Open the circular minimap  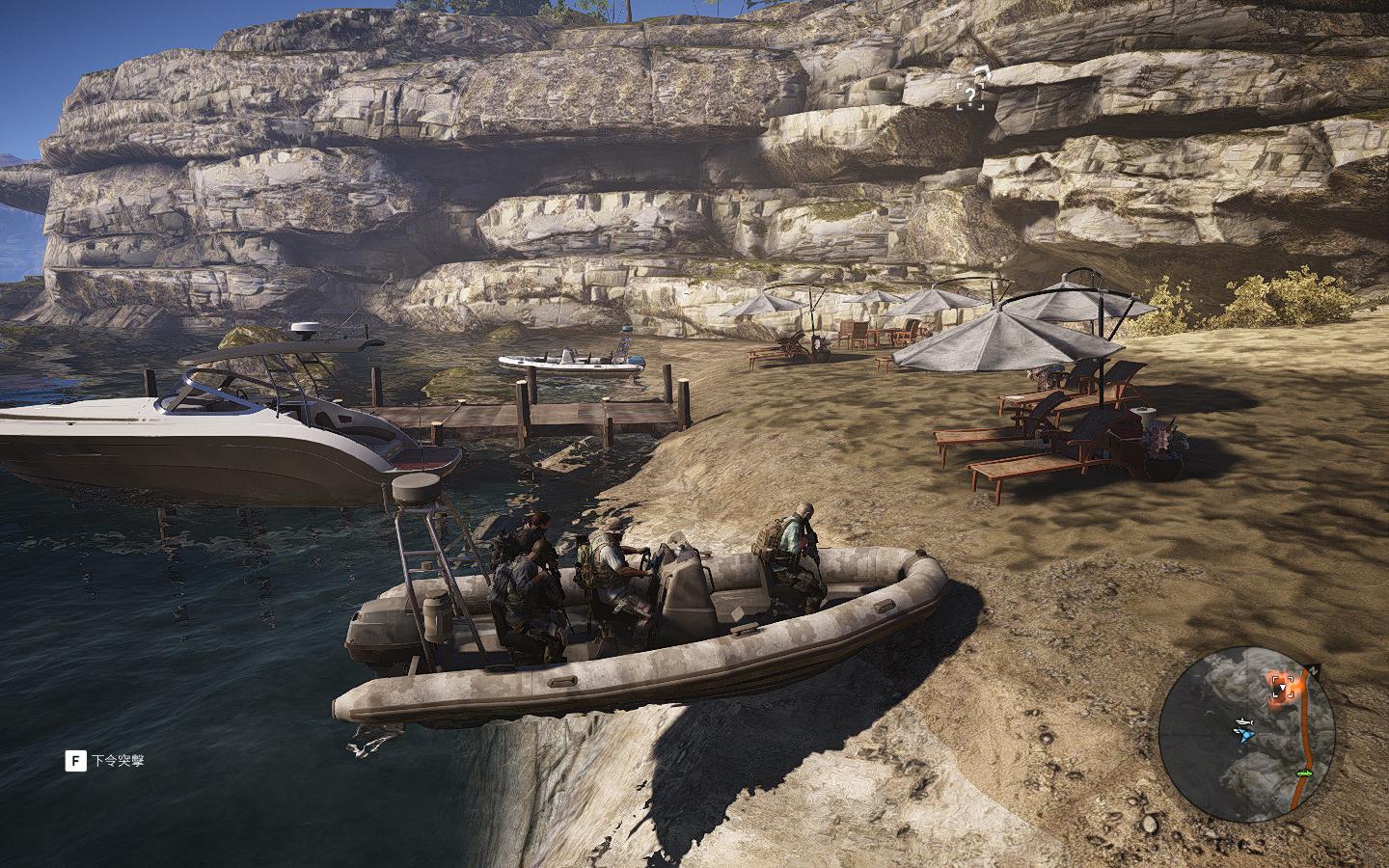click(x=1246, y=734)
